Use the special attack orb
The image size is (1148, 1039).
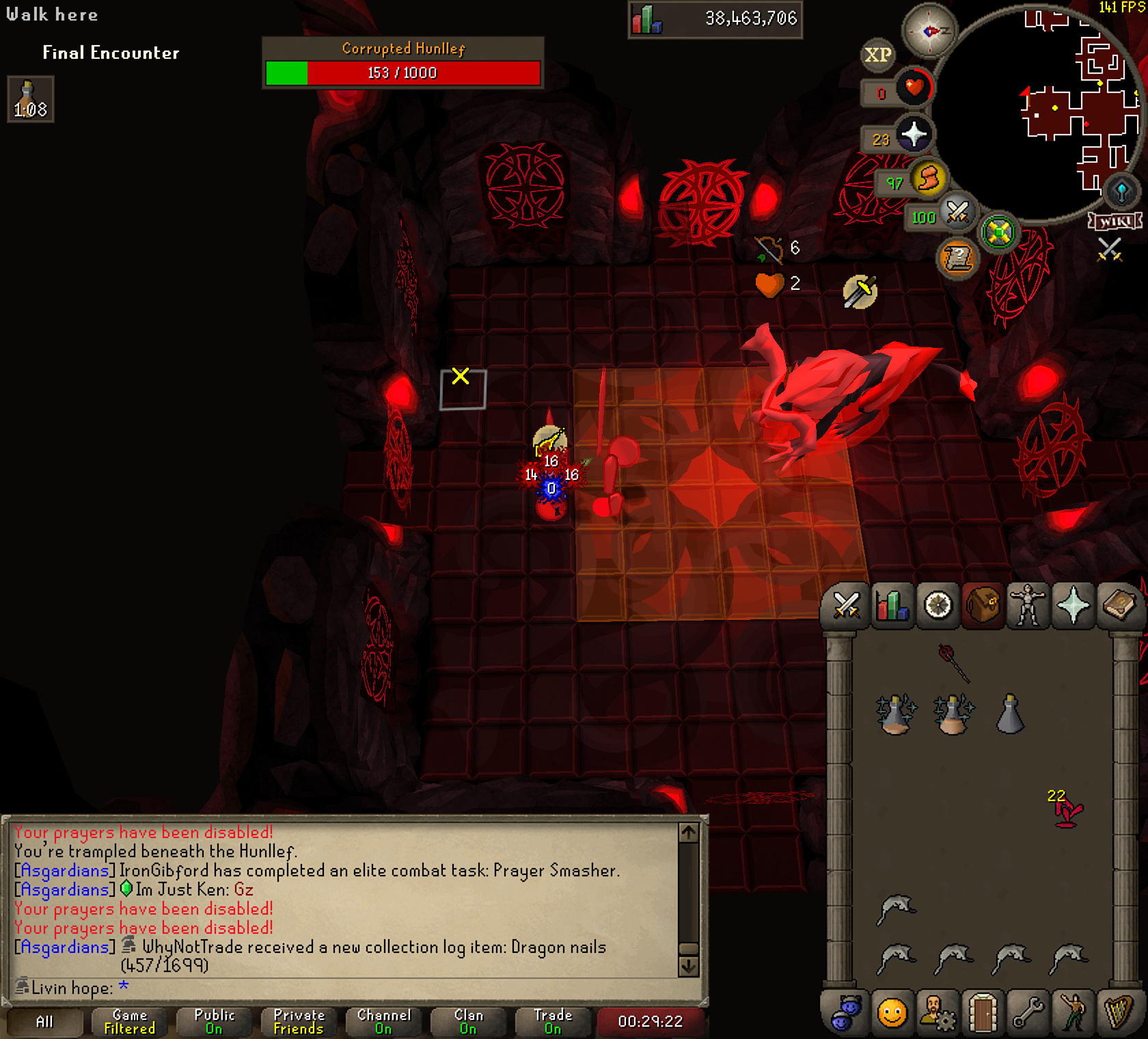pyautogui.click(x=957, y=213)
